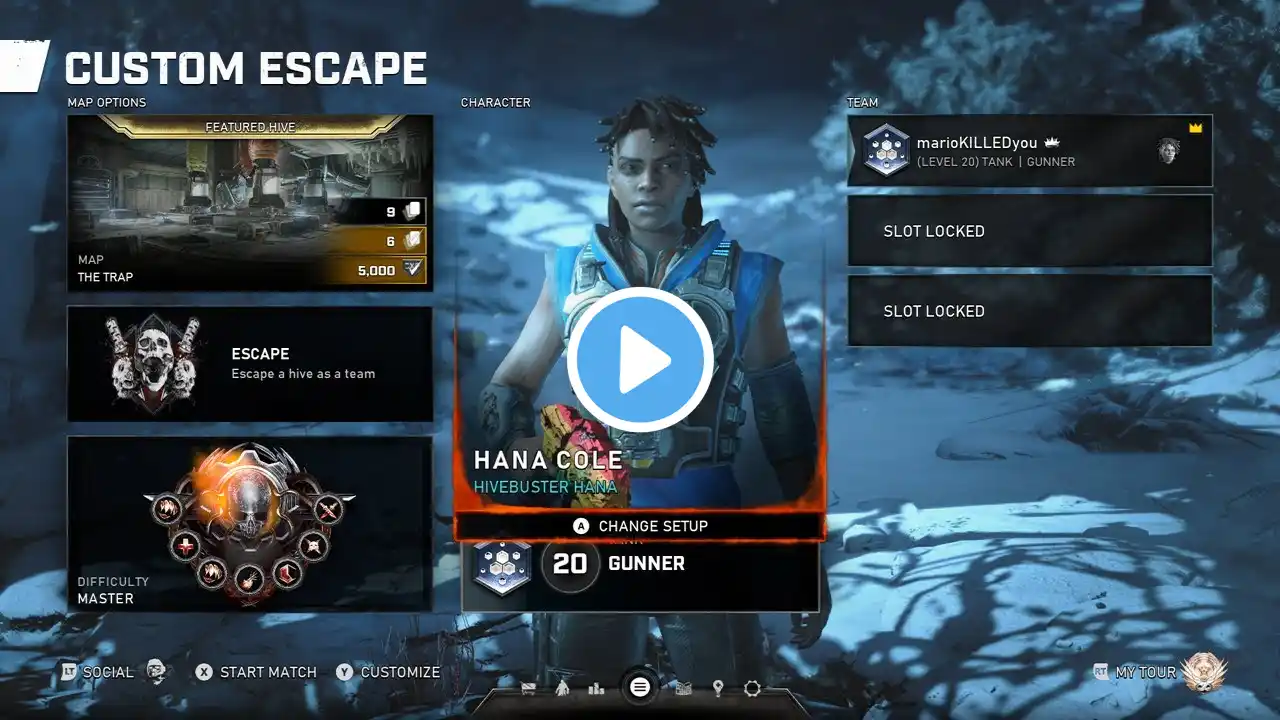Open the Master difficulty panel
The height and width of the screenshot is (720, 1280).
250,523
